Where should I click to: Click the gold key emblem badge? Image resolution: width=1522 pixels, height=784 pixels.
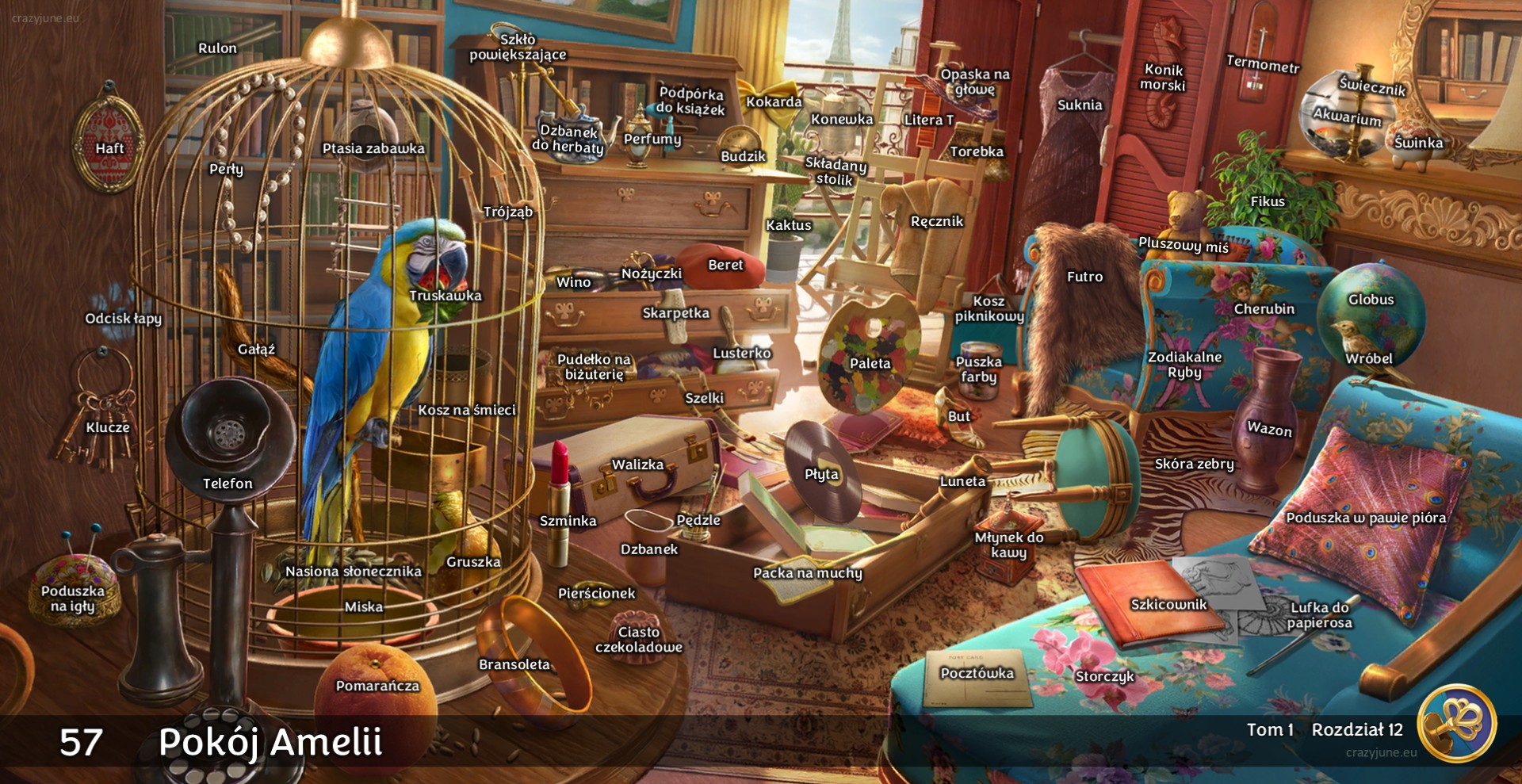(1456, 723)
